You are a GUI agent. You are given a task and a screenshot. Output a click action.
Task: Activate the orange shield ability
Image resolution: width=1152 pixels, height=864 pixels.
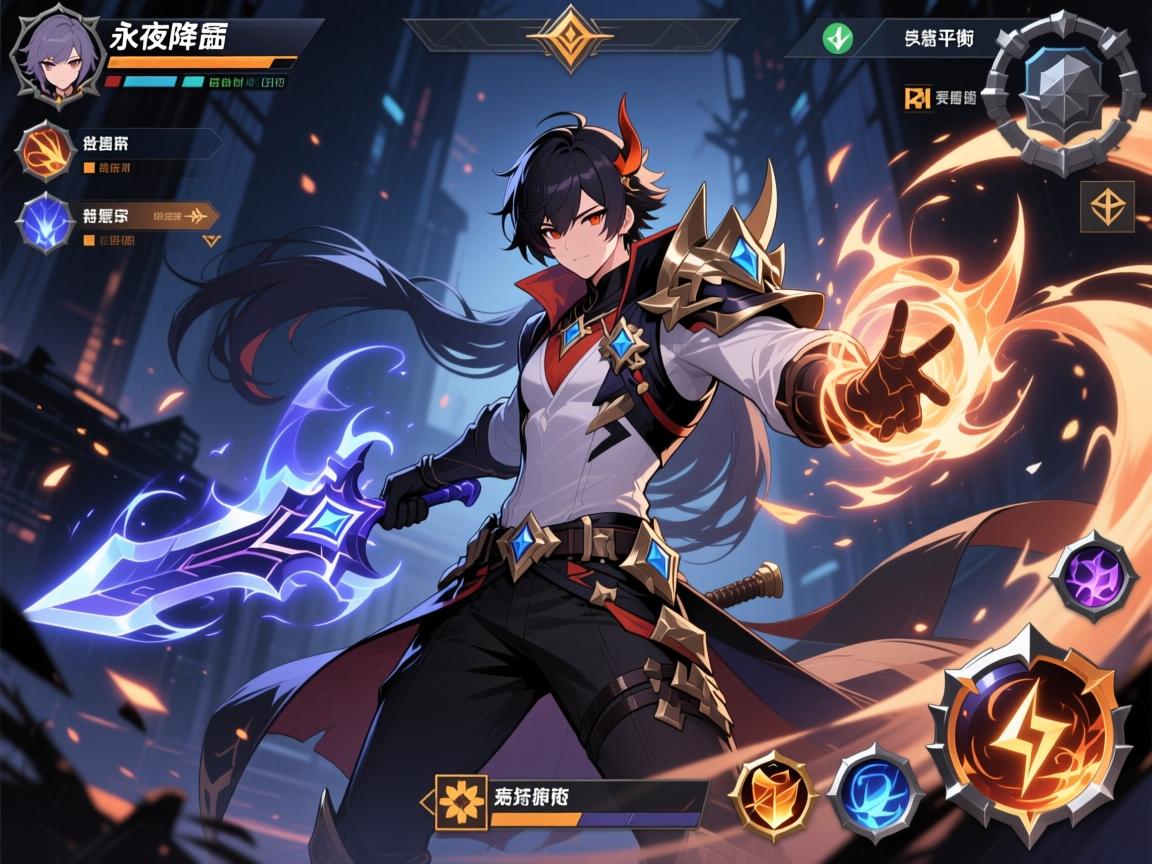point(772,795)
